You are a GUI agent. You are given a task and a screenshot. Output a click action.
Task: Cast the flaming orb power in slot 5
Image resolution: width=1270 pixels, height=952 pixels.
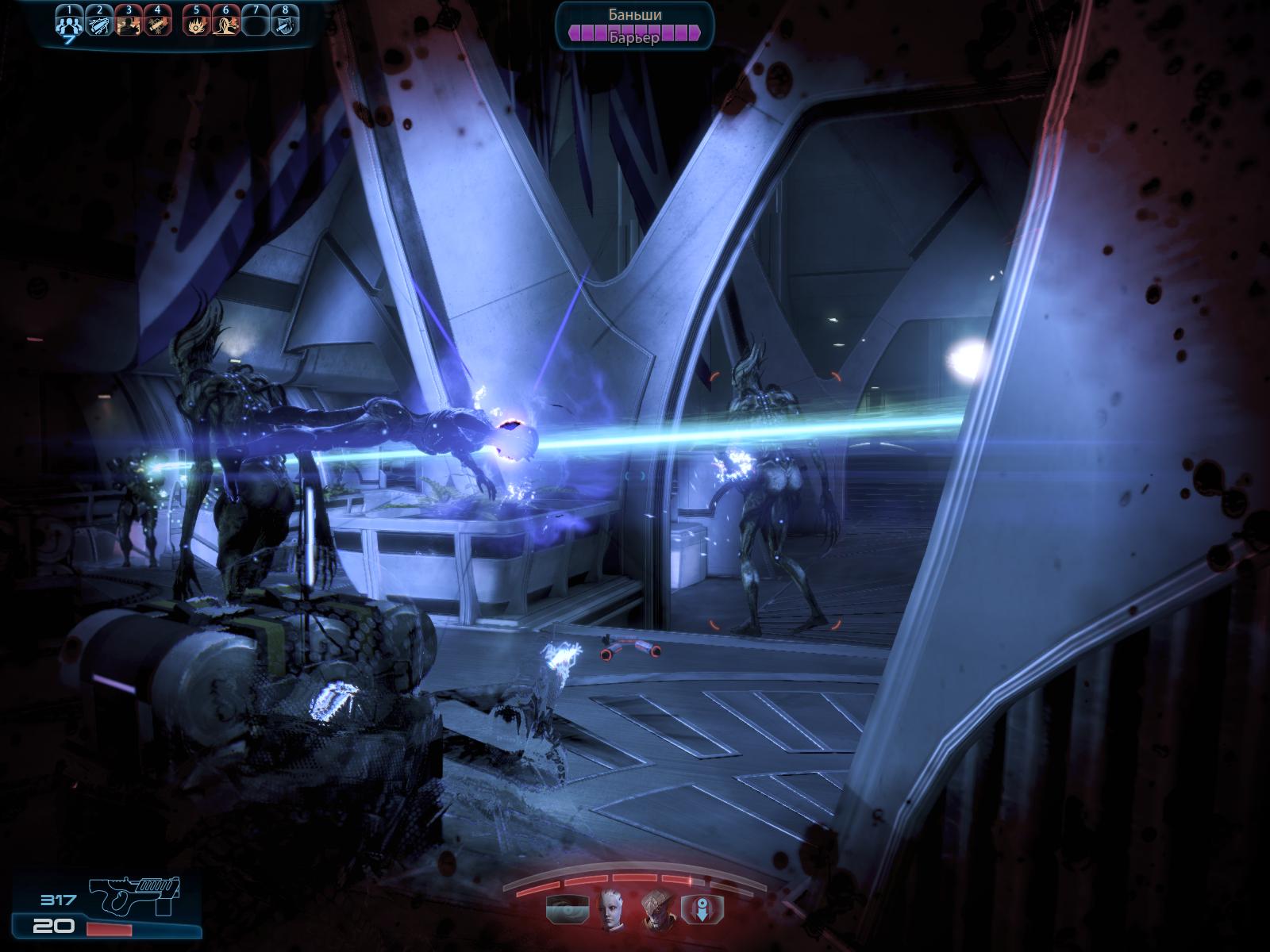(x=196, y=25)
